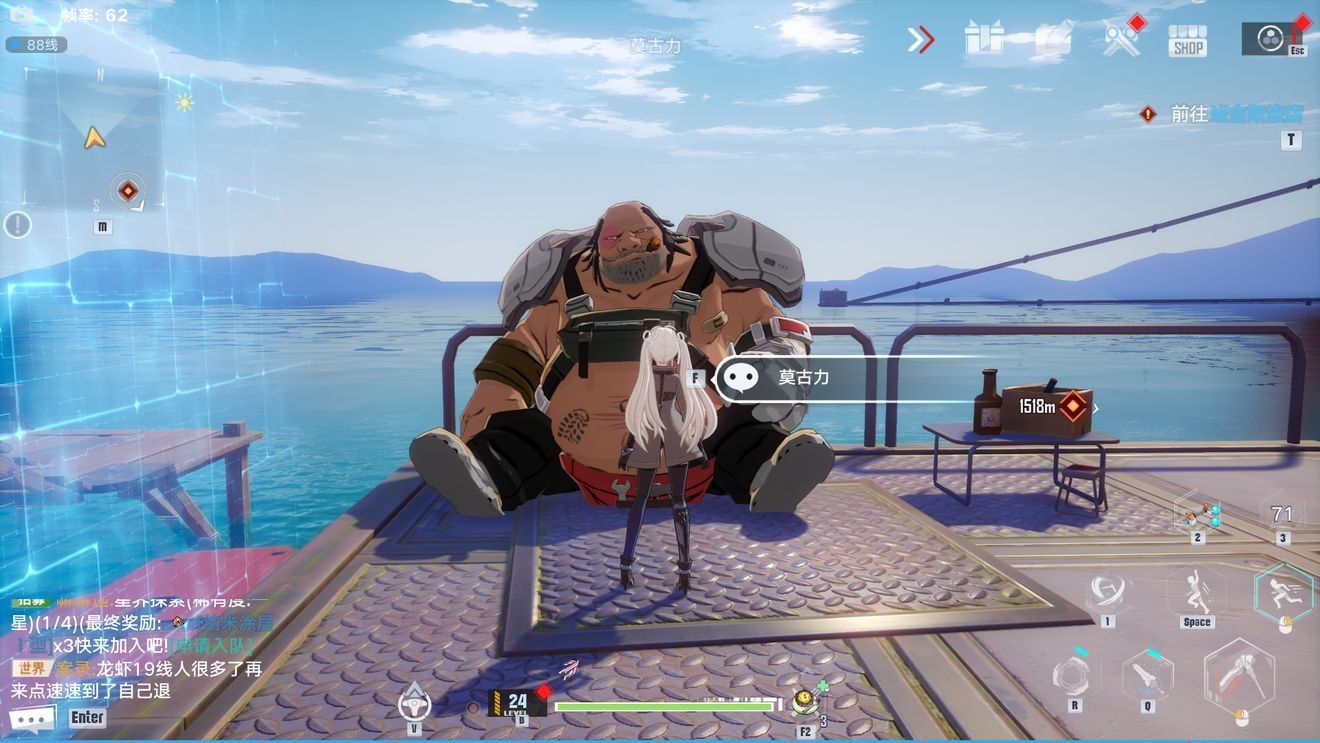Expand the top menu with double-arrow icon
This screenshot has height=743, width=1320.
pos(920,39)
